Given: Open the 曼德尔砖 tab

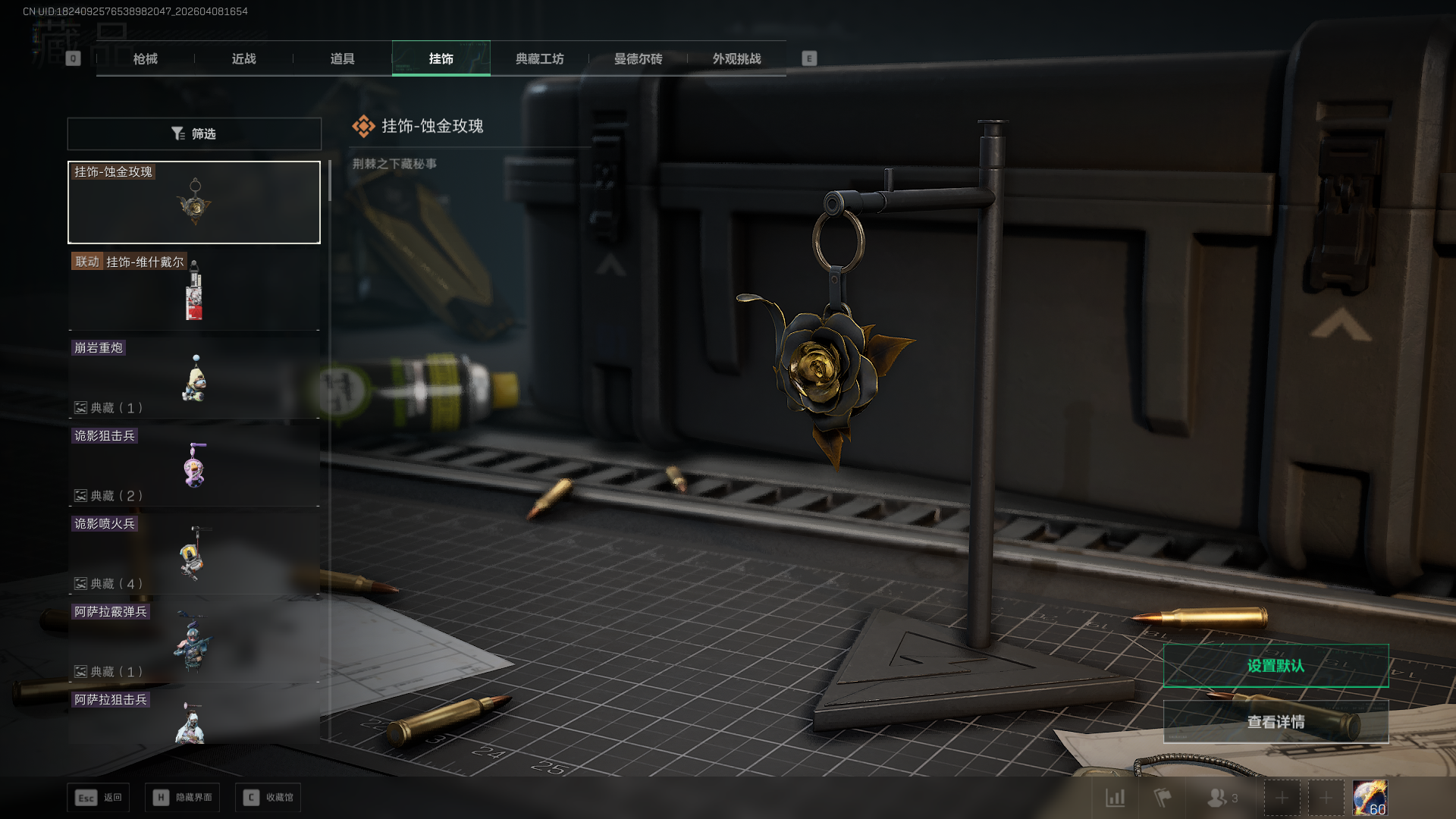Looking at the screenshot, I should [x=639, y=58].
